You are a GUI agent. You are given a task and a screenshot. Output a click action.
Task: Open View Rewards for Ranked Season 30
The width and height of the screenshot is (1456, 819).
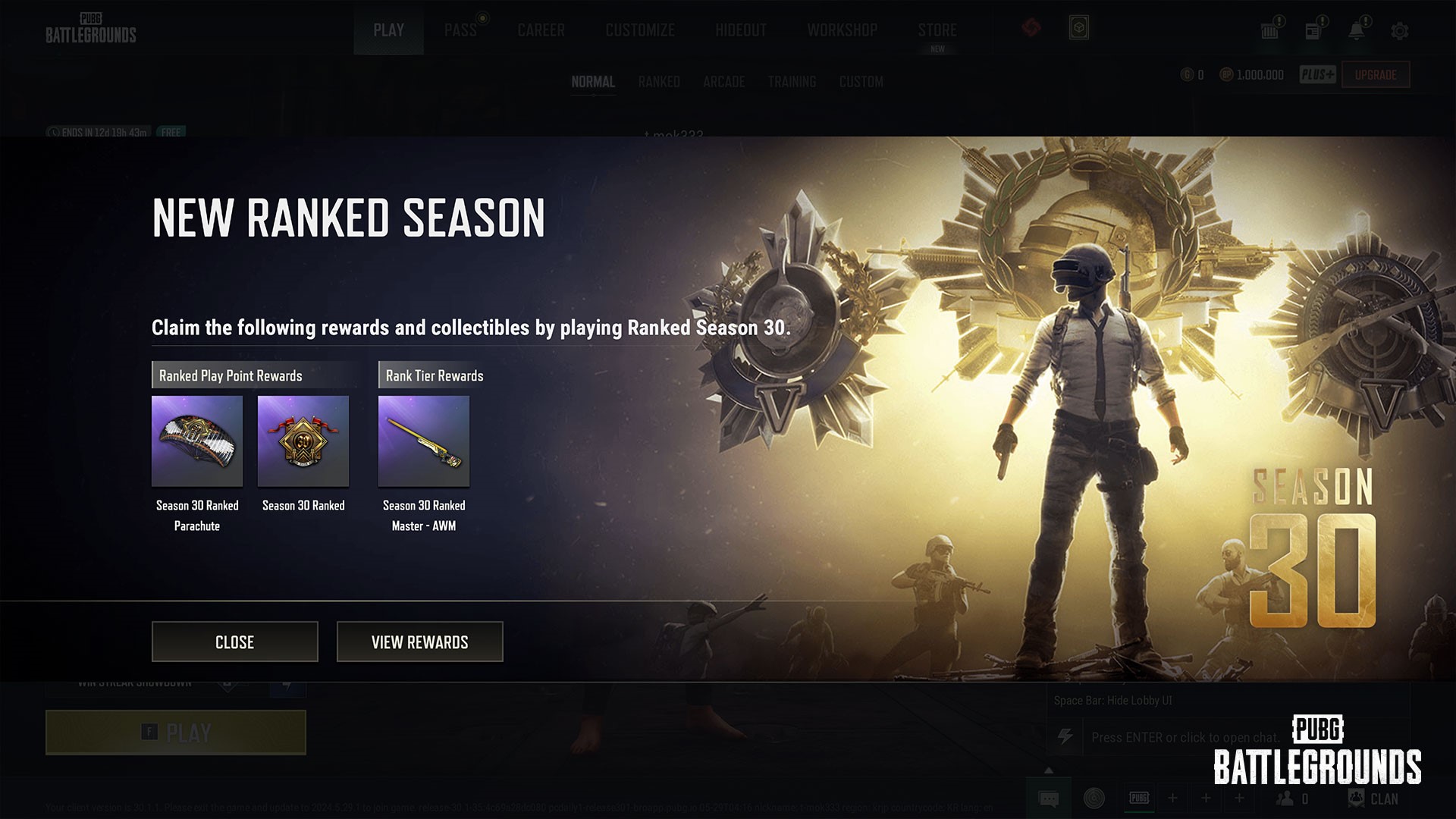pos(419,642)
